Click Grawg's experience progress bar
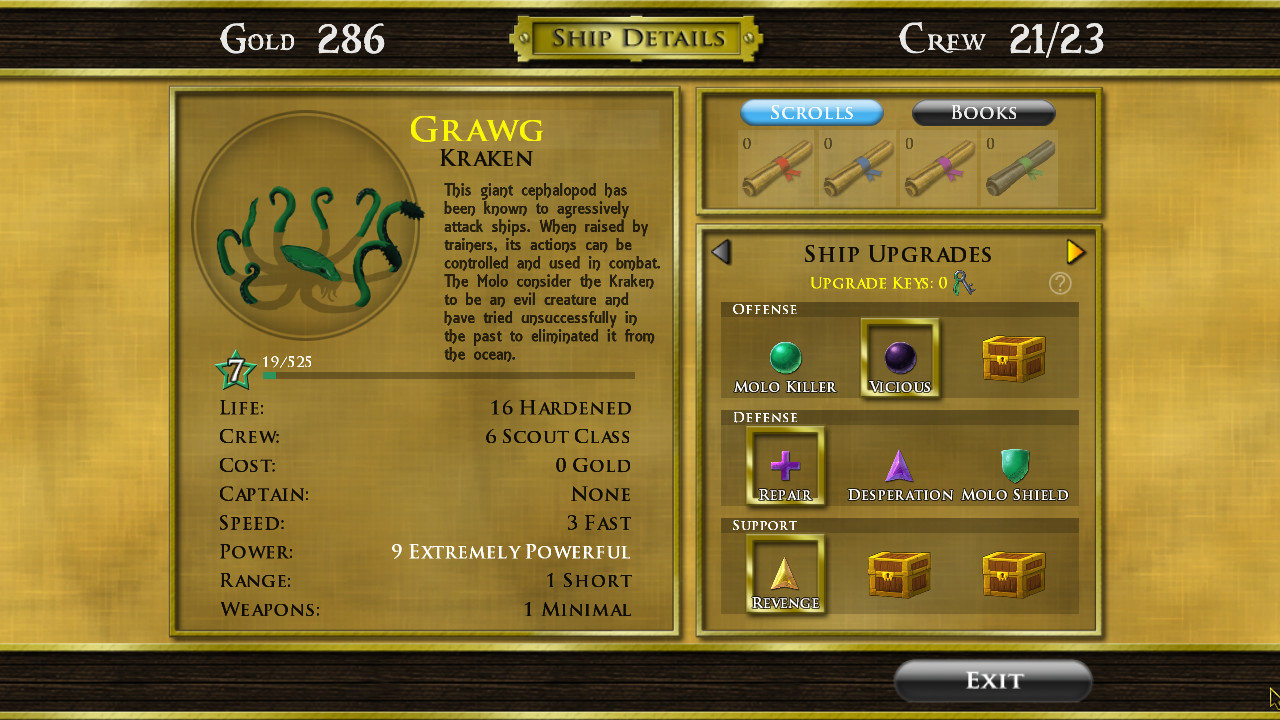1280x720 pixels. [x=448, y=375]
